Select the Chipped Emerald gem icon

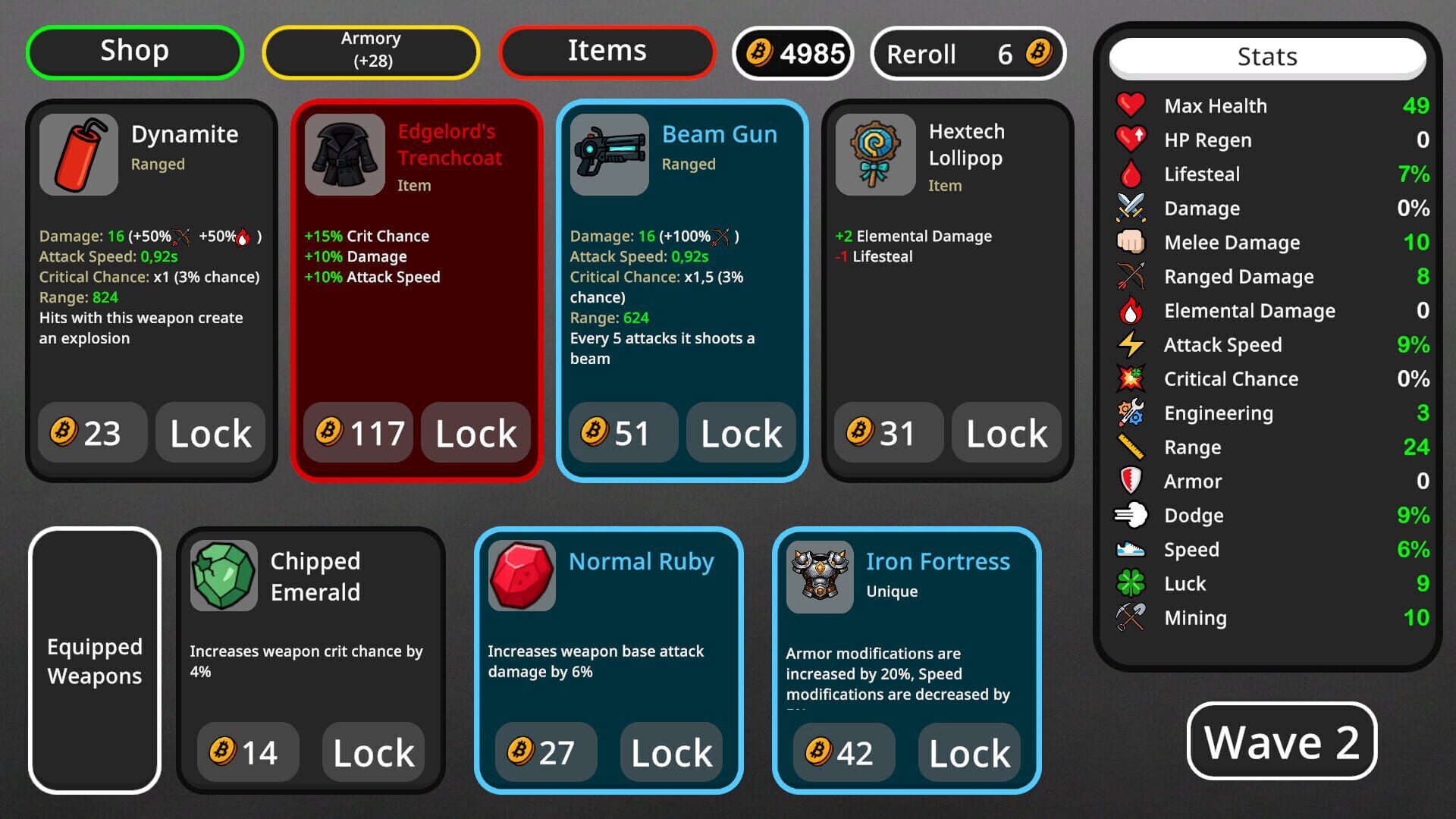(x=223, y=575)
